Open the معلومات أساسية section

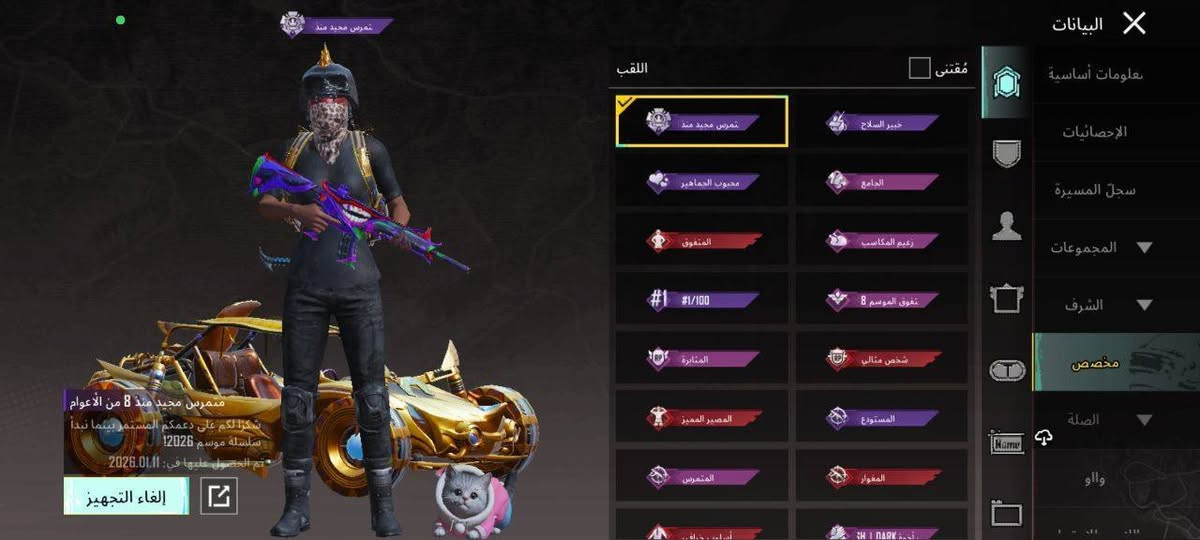click(x=1096, y=74)
